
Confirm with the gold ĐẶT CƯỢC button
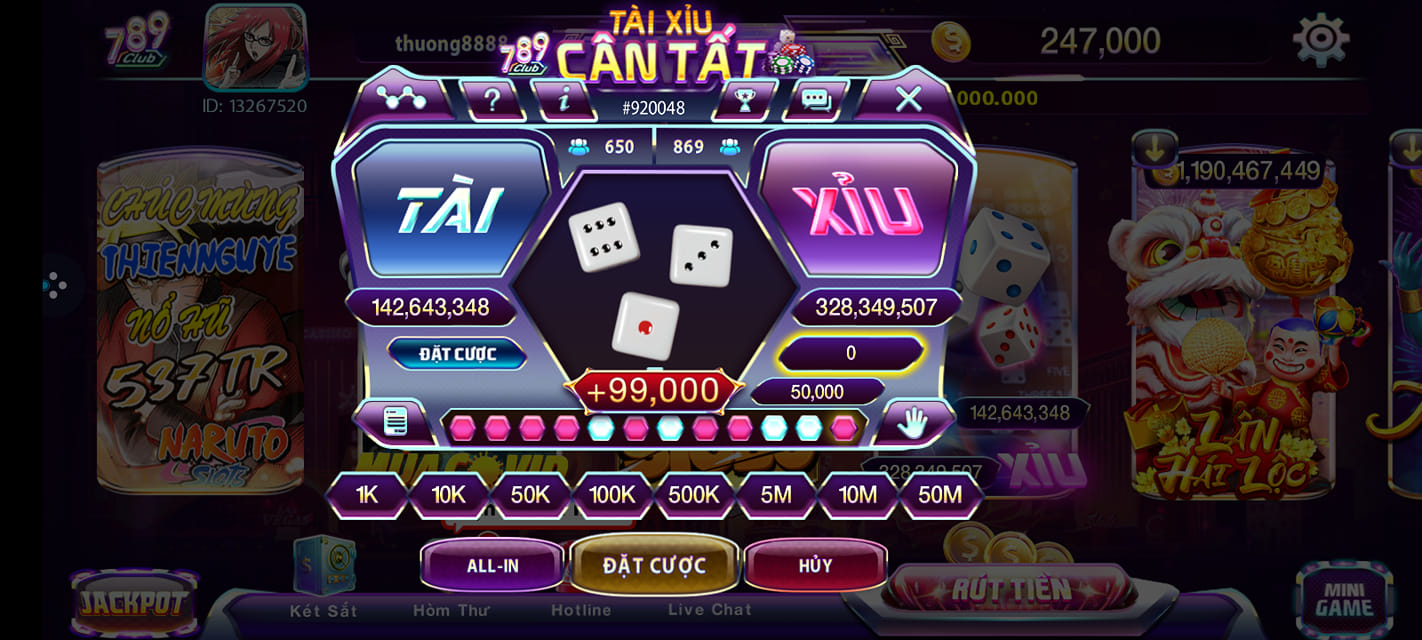point(654,565)
